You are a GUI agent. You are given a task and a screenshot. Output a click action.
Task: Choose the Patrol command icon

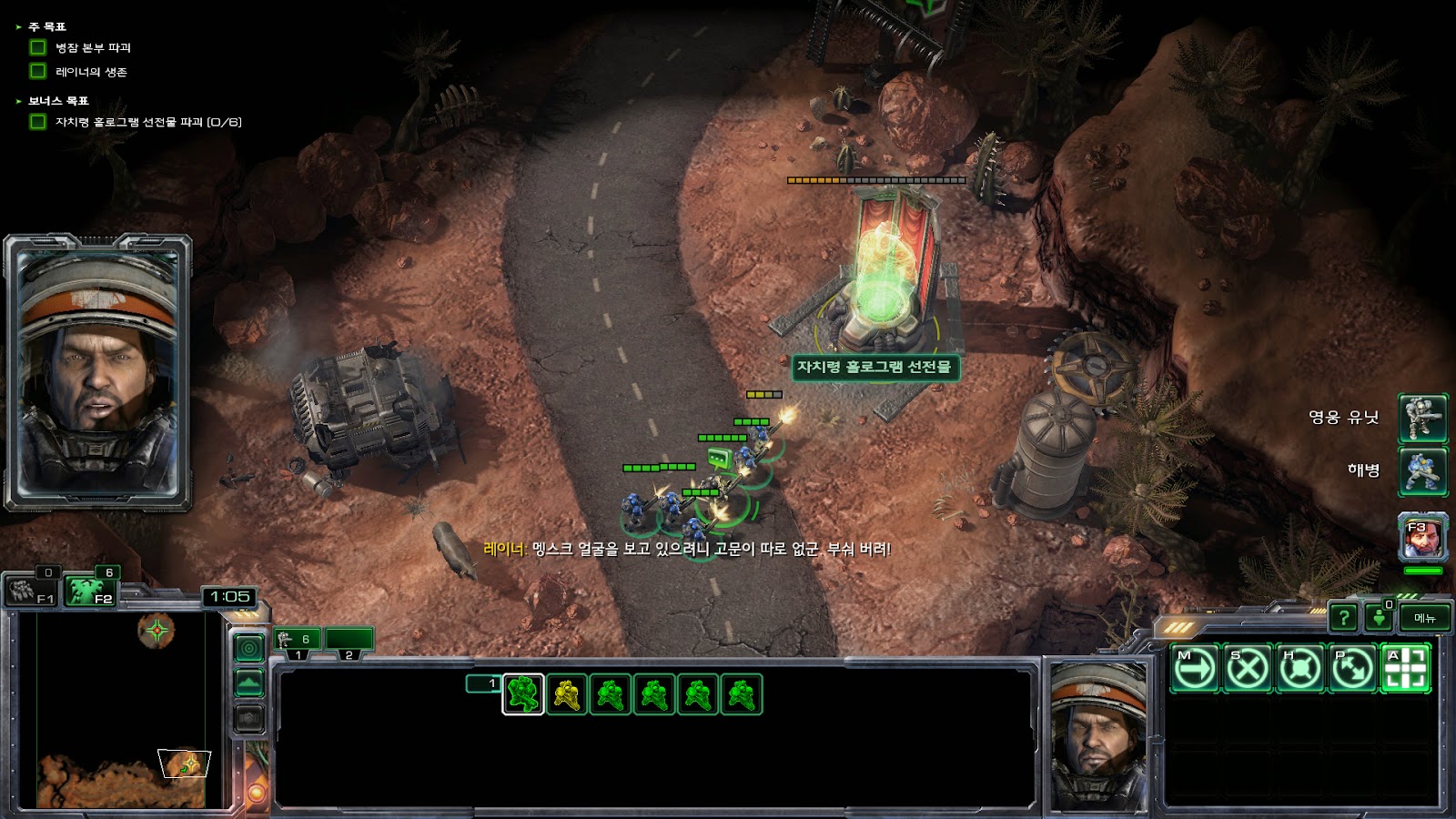1352,669
